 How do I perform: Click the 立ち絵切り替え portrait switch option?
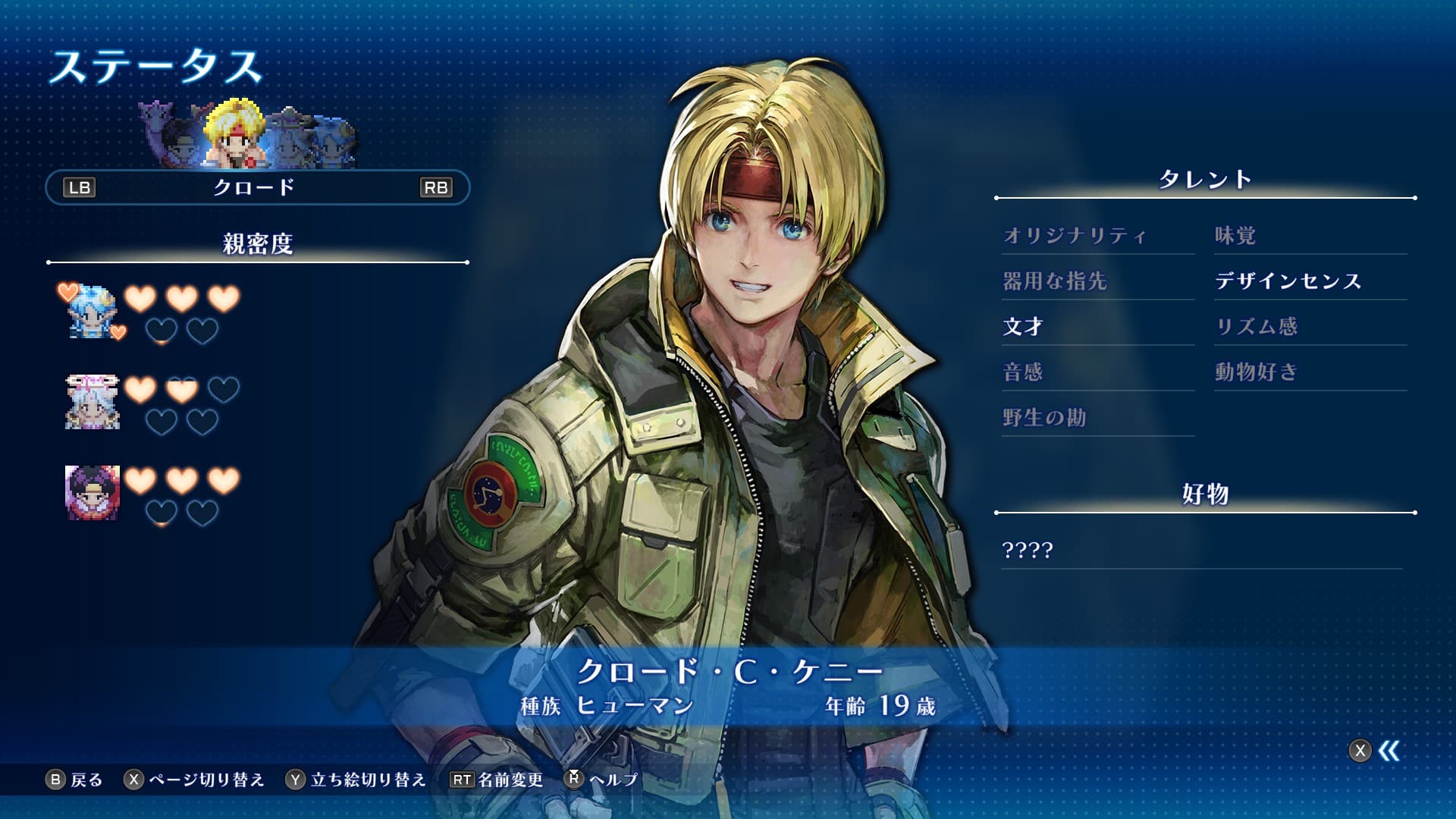(x=369, y=780)
